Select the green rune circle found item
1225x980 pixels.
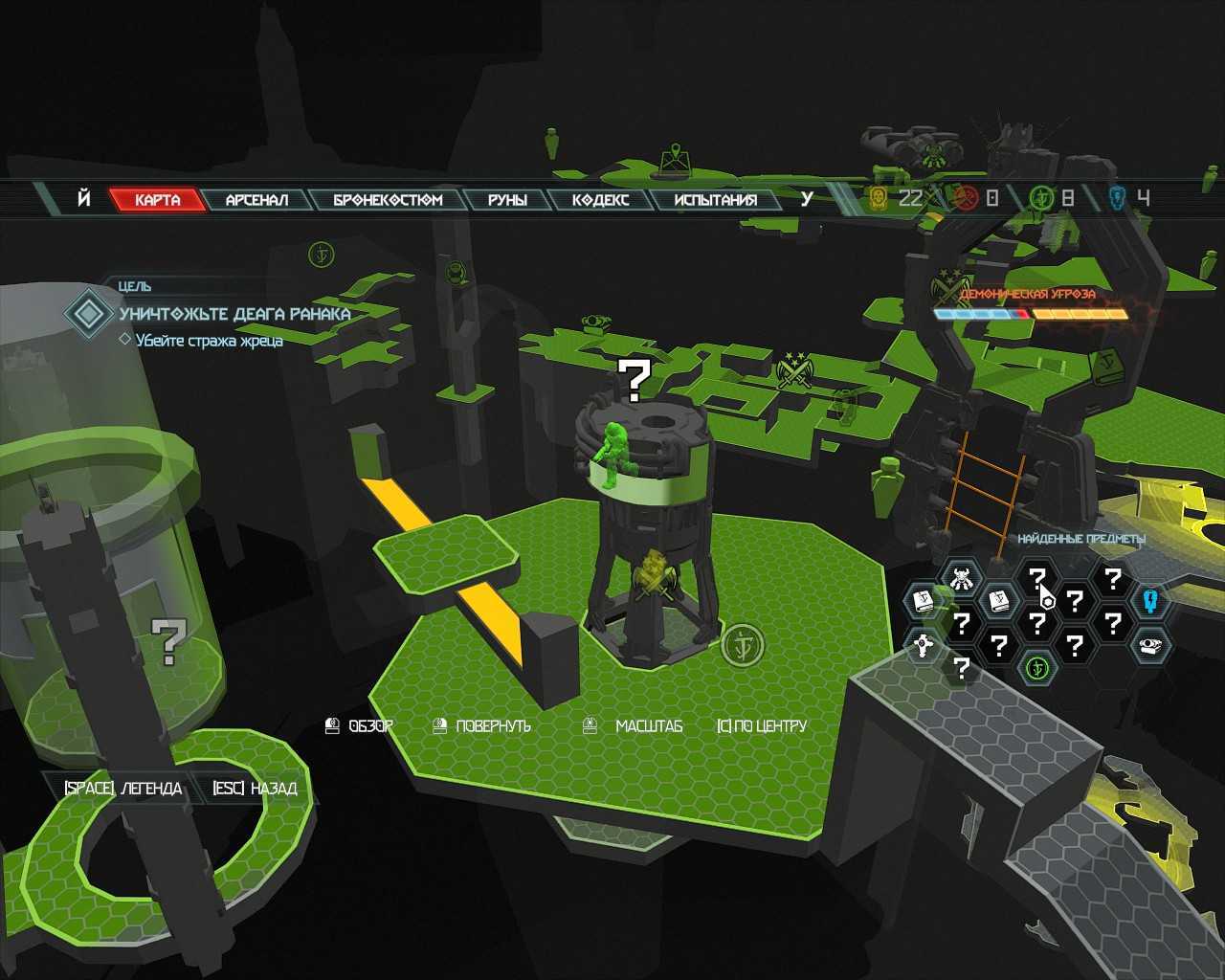1036,667
